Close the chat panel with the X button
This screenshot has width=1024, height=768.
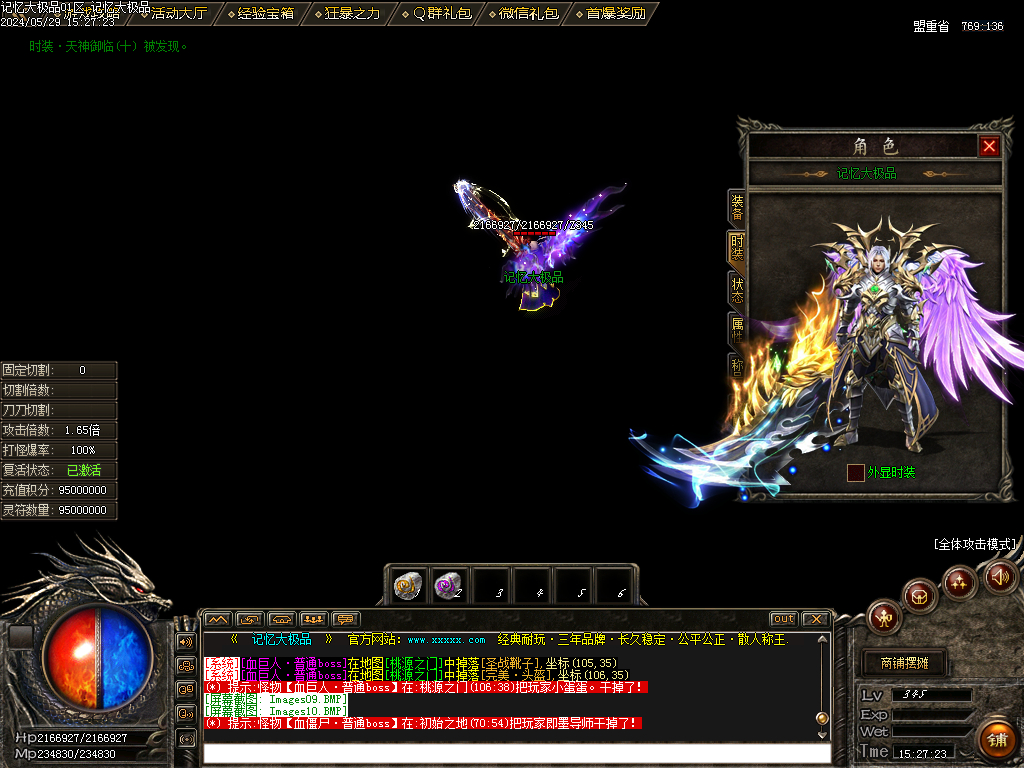pos(815,619)
